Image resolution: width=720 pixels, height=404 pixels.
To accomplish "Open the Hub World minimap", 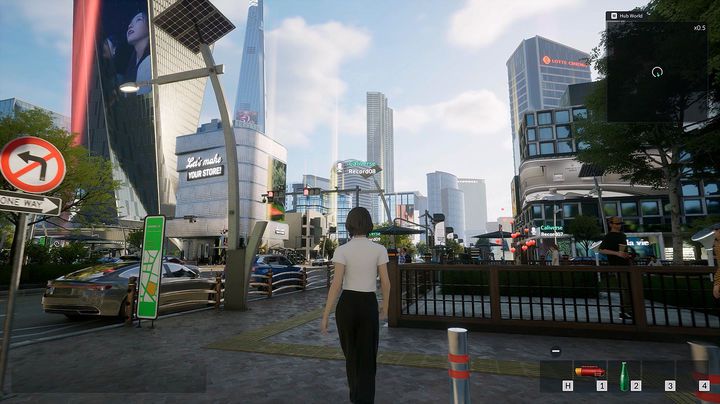I will (656, 72).
